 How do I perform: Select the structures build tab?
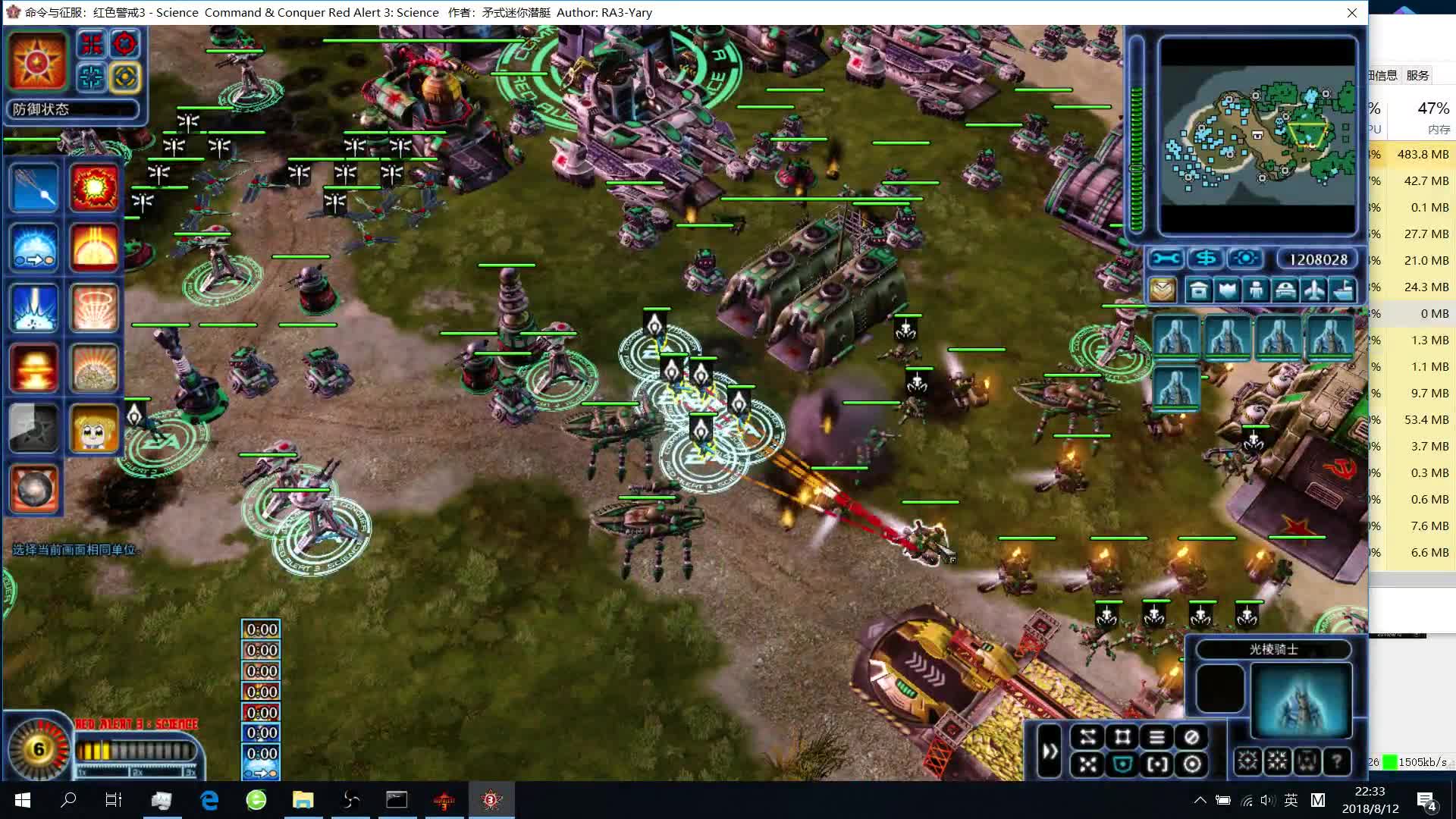pos(1199,290)
